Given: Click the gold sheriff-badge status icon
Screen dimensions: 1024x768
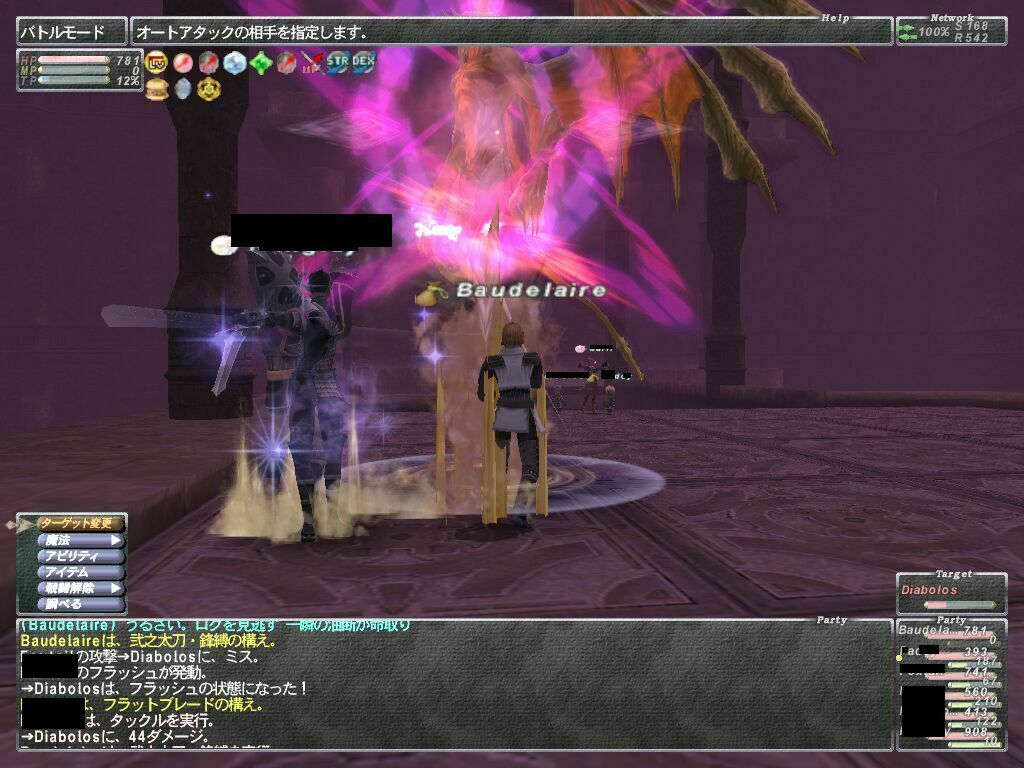Looking at the screenshot, I should 208,88.
